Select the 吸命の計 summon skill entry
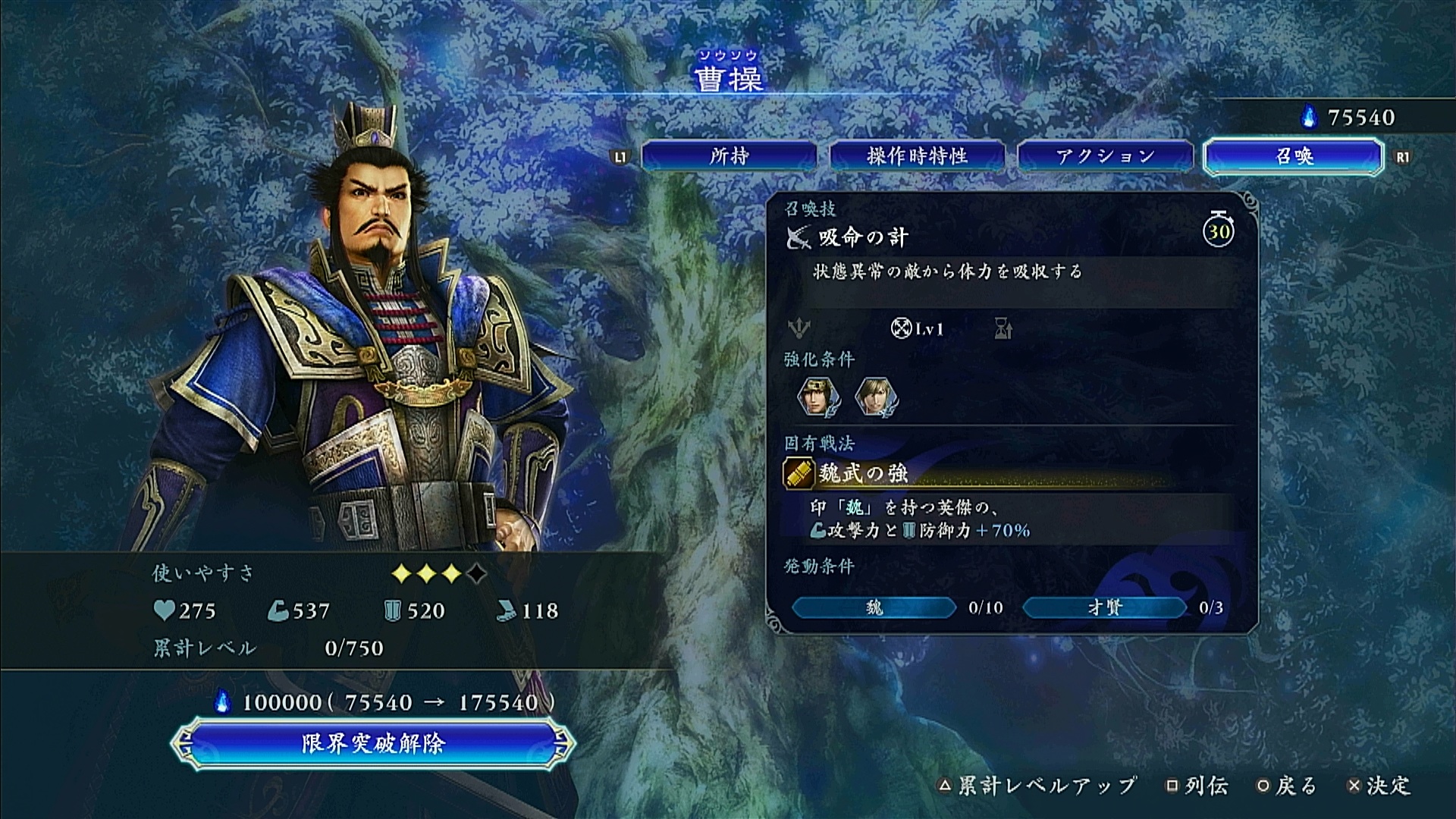 pyautogui.click(x=863, y=238)
